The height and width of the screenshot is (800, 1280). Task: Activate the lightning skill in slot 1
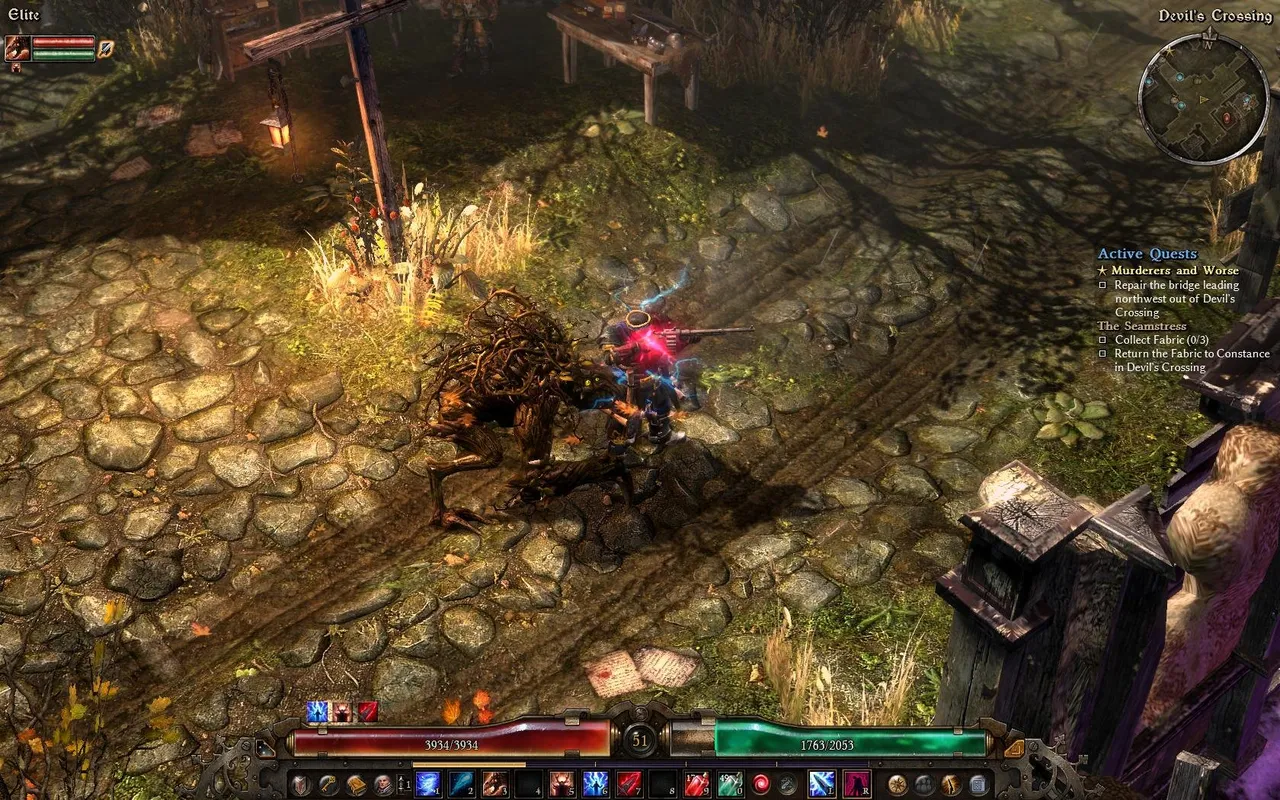(428, 784)
